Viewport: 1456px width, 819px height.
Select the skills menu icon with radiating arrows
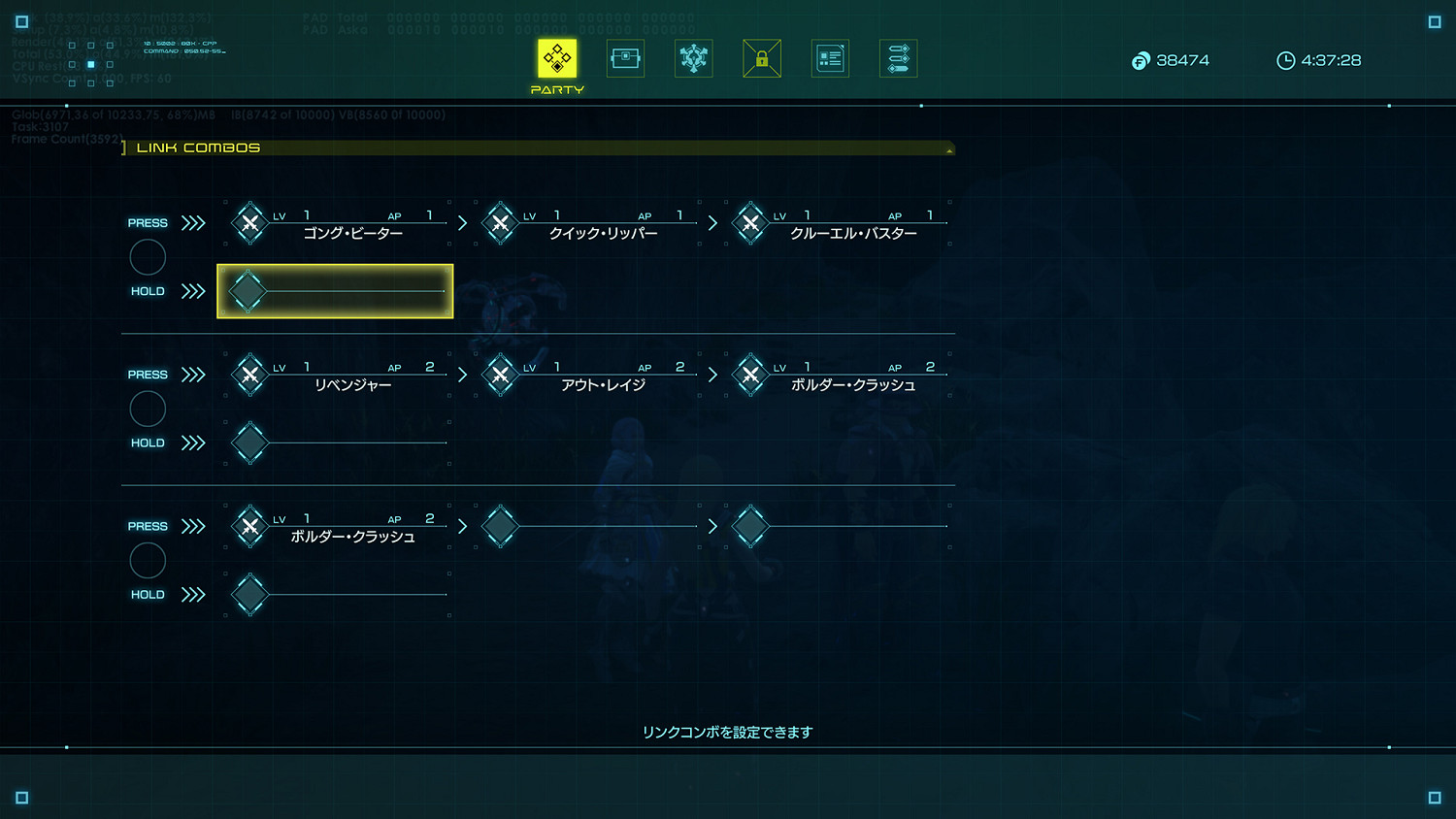693,58
